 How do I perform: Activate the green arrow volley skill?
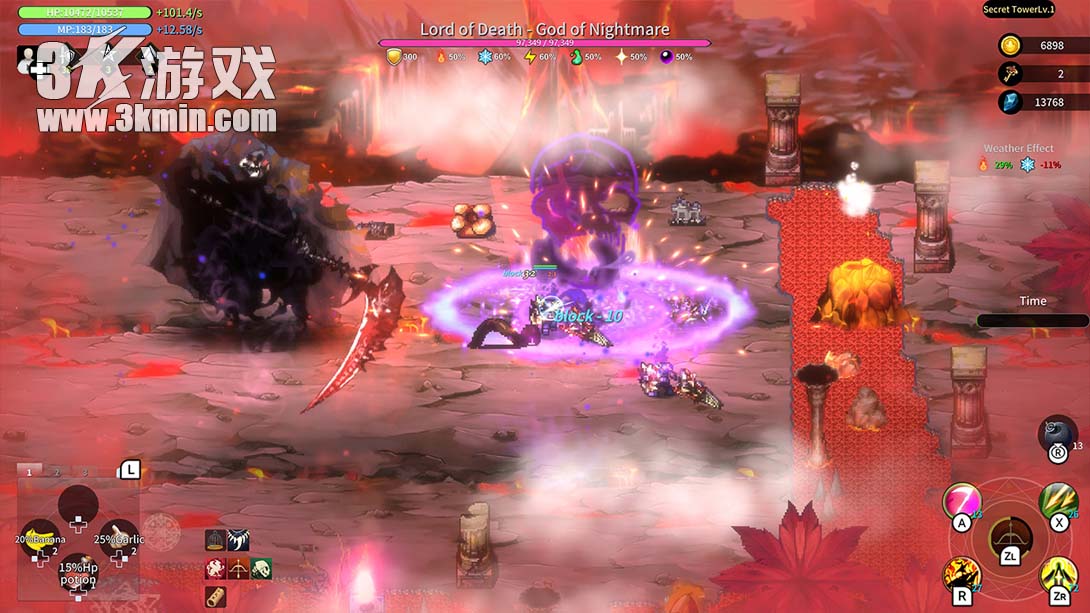pyautogui.click(x=1058, y=501)
